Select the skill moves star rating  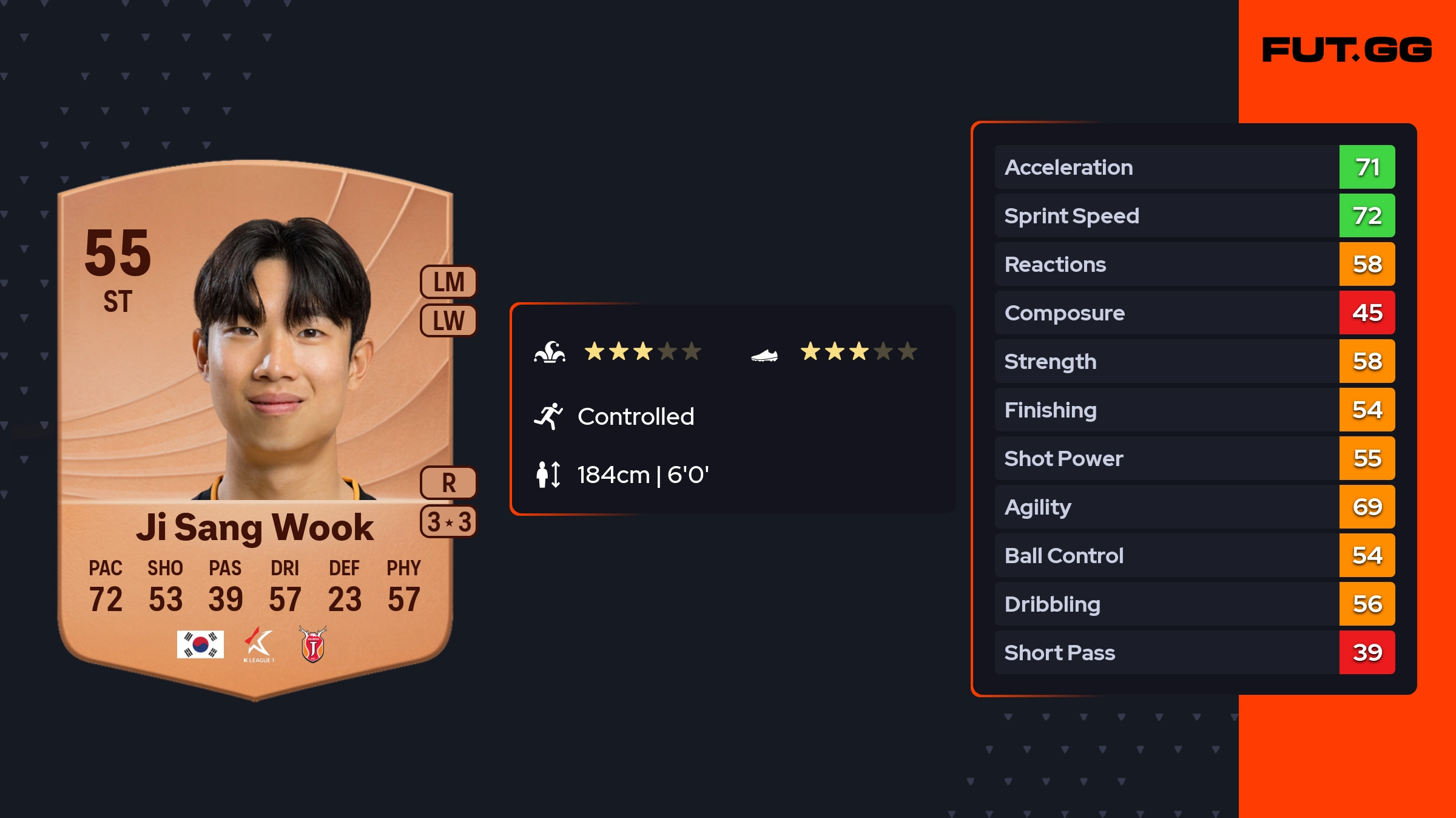coord(642,351)
